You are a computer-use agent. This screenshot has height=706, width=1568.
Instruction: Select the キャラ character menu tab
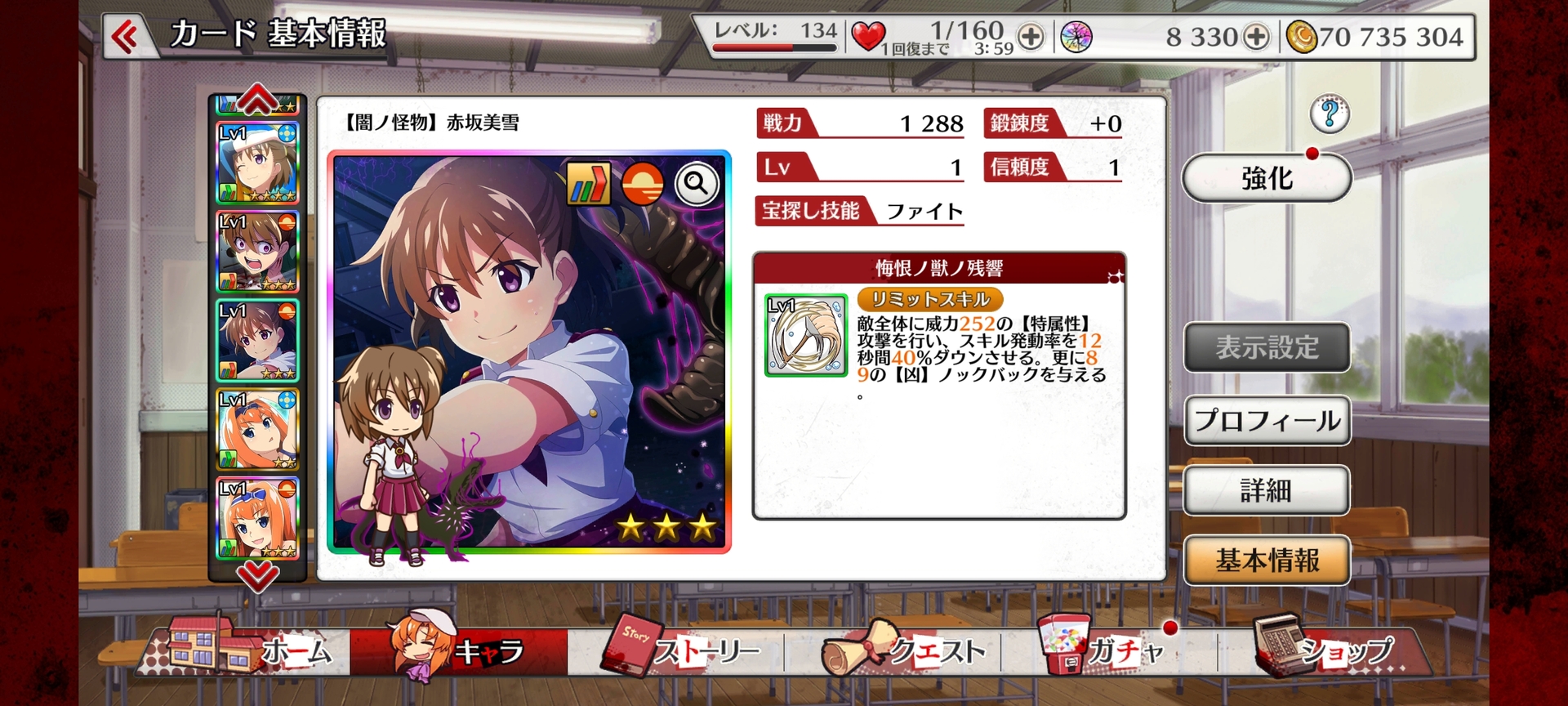coord(459,652)
